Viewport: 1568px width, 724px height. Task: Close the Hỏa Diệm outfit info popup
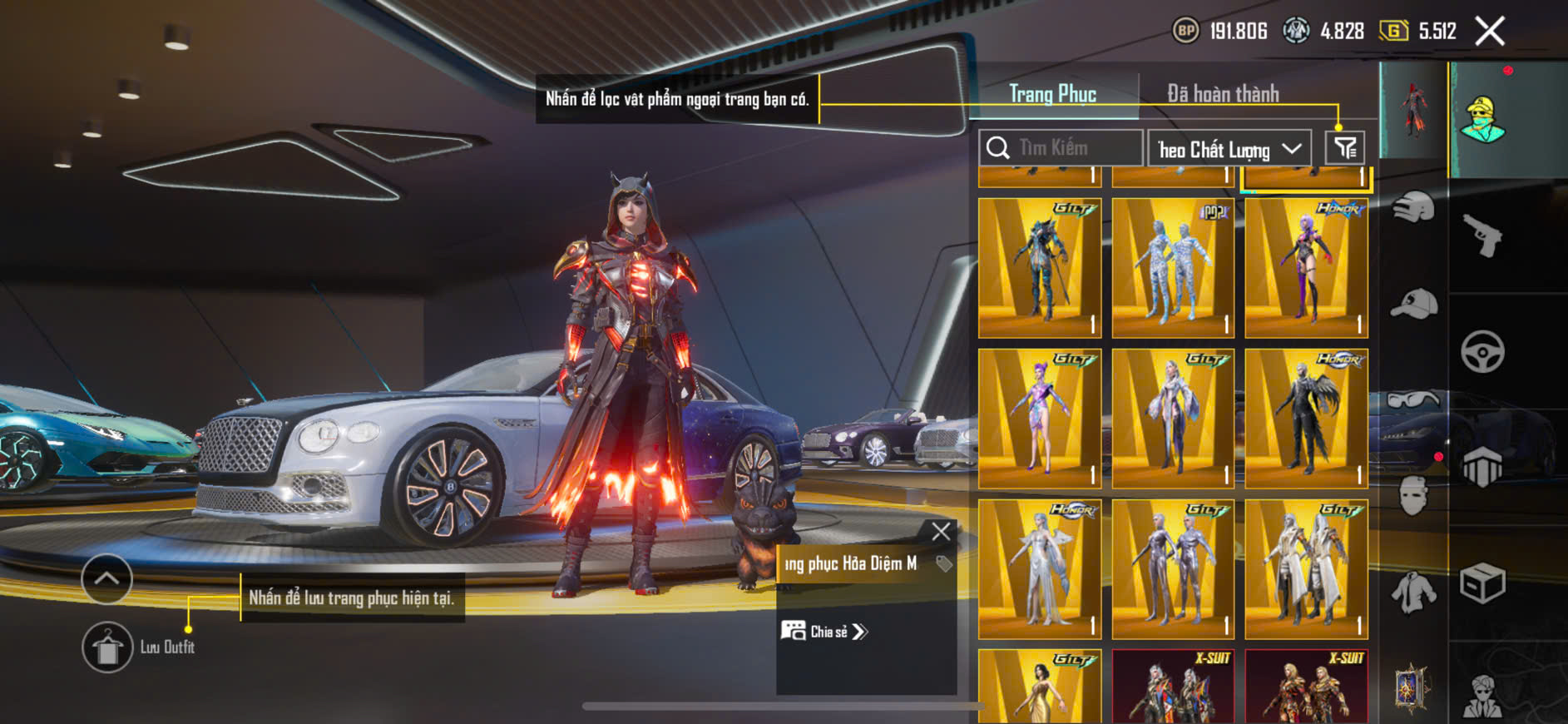(941, 532)
